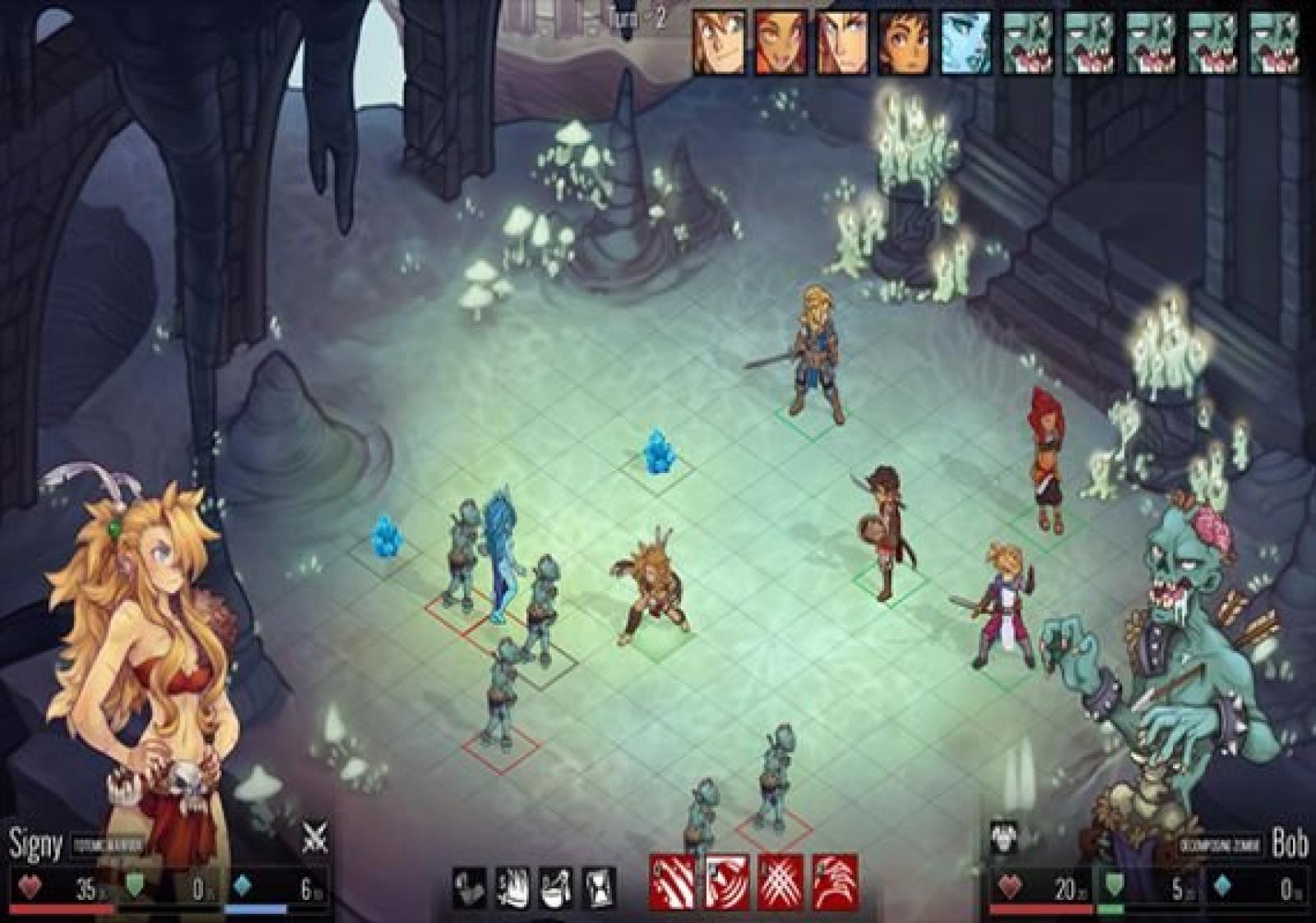Click the crossed swords icon above Signy's stats
This screenshot has height=923, width=1316.
(314, 838)
